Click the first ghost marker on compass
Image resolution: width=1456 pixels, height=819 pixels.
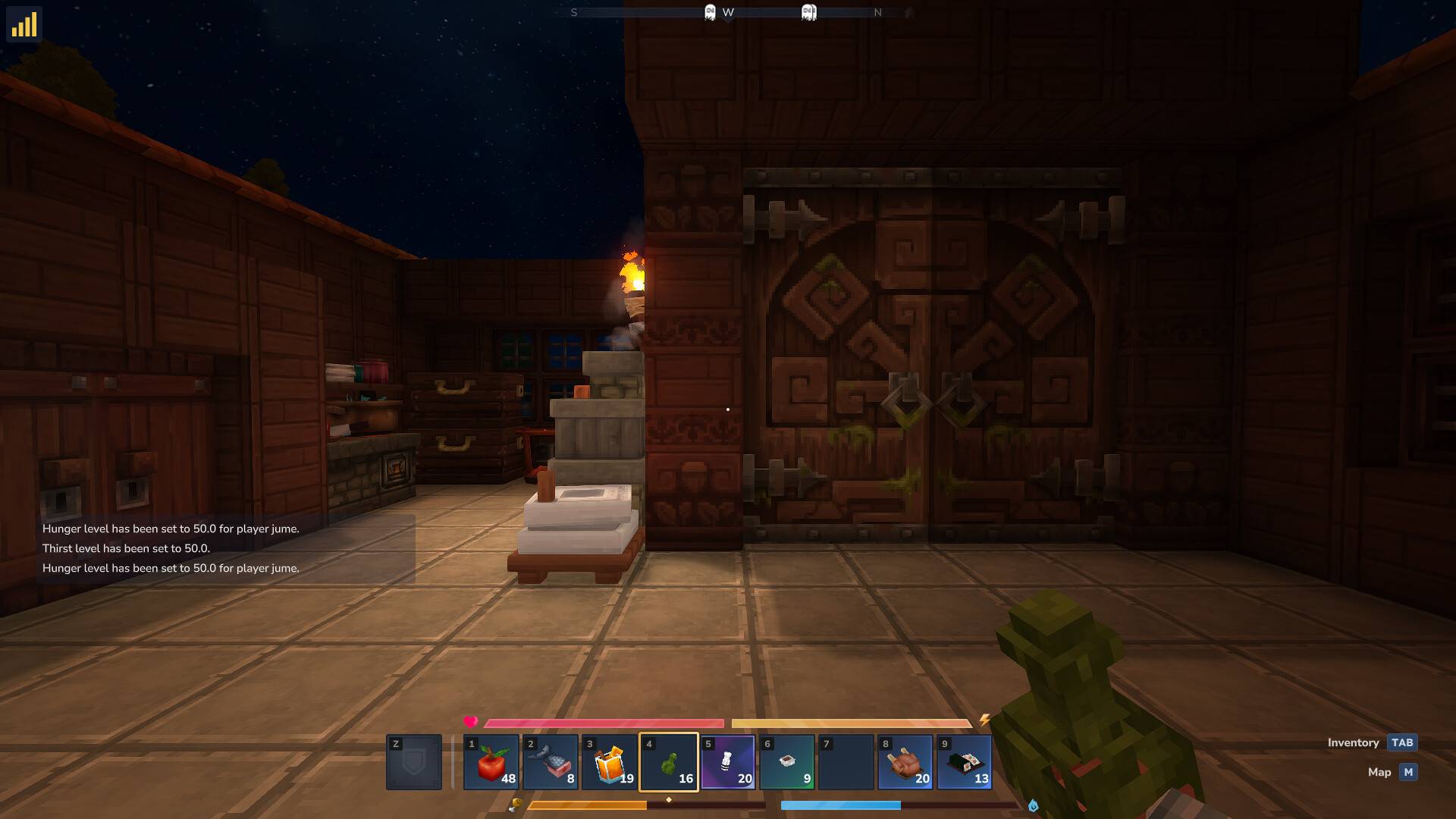(710, 12)
